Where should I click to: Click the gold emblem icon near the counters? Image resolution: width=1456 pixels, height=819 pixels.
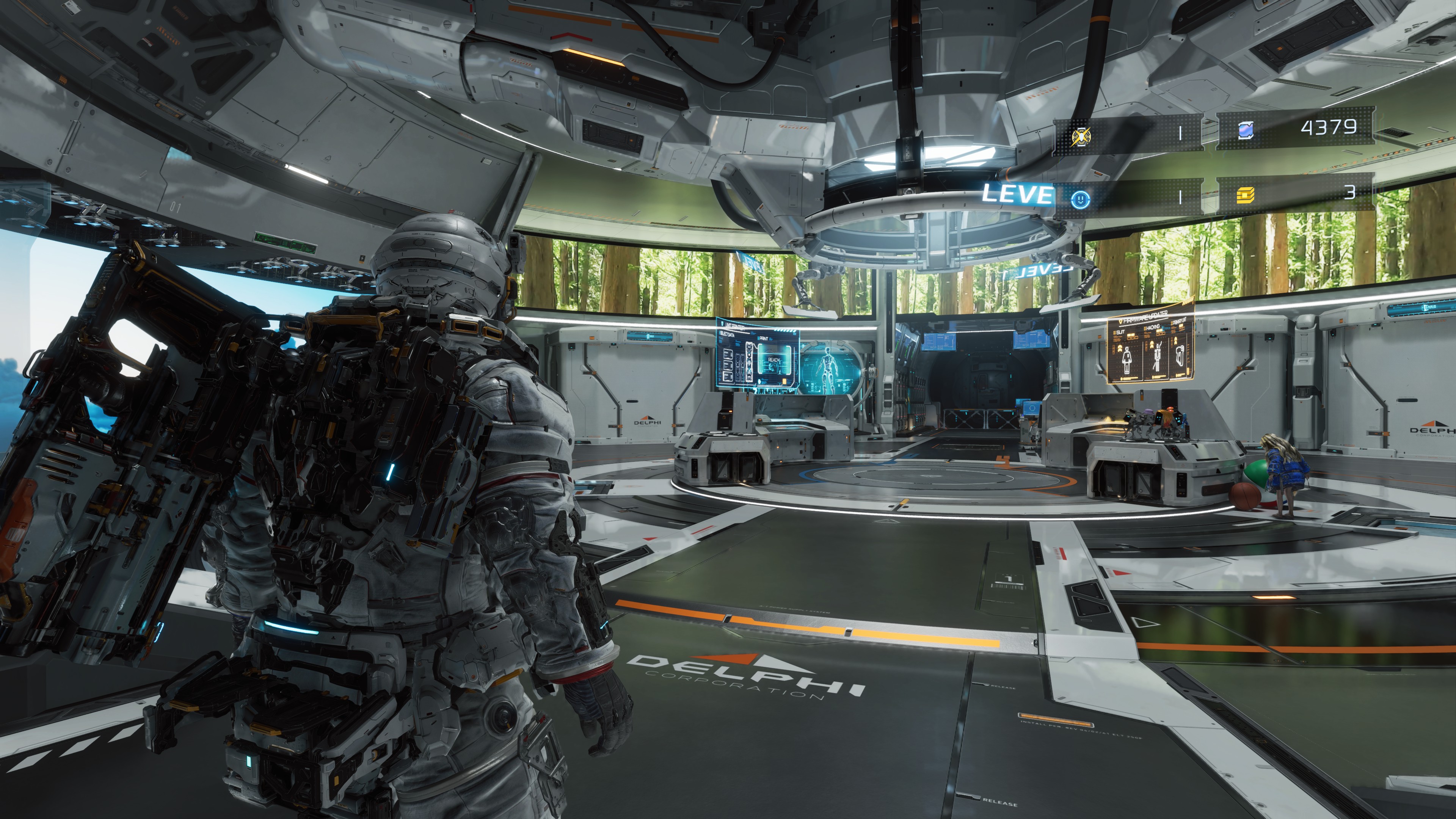[x=1081, y=136]
